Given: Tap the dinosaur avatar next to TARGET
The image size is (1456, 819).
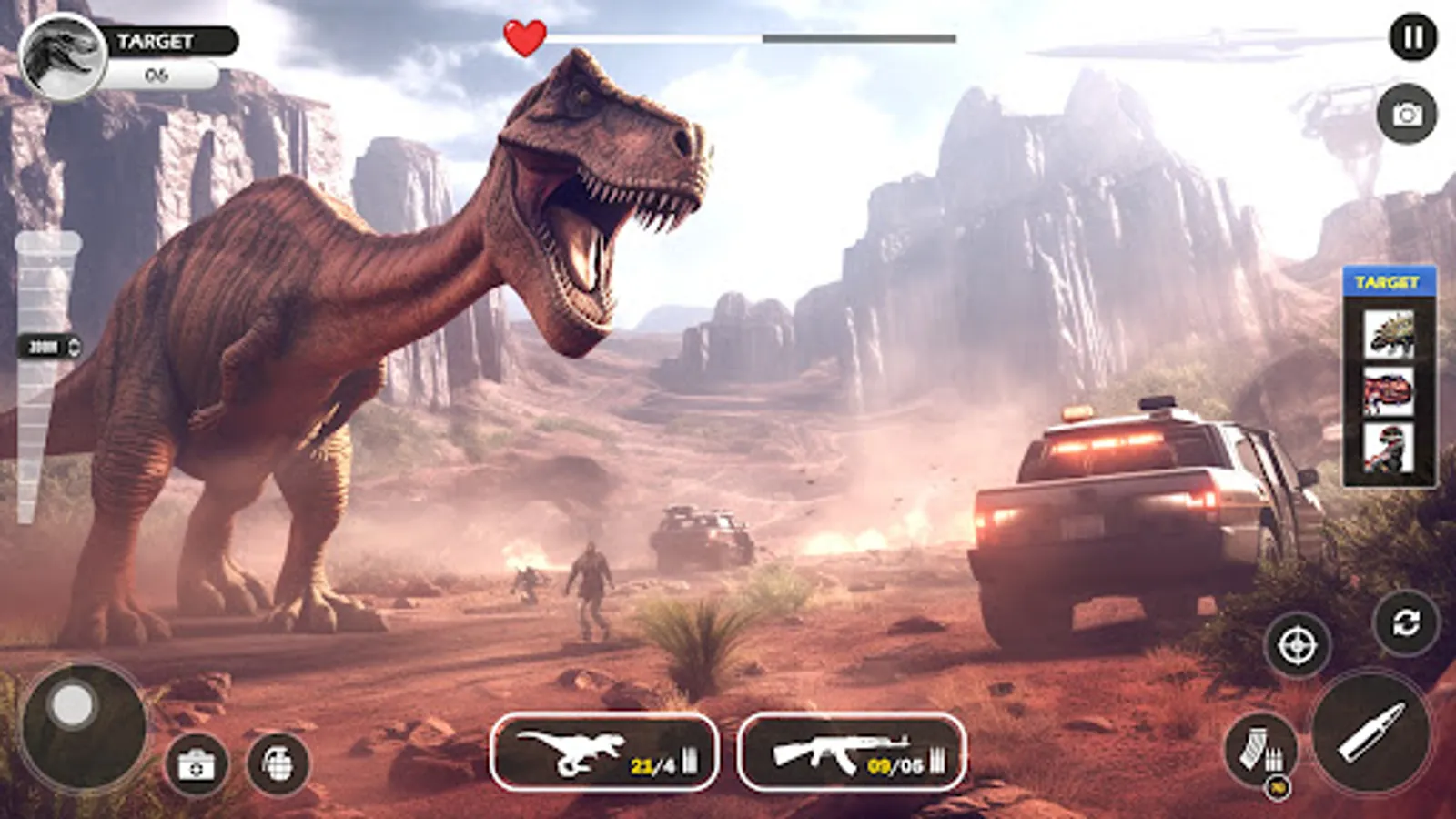Looking at the screenshot, I should tap(62, 53).
